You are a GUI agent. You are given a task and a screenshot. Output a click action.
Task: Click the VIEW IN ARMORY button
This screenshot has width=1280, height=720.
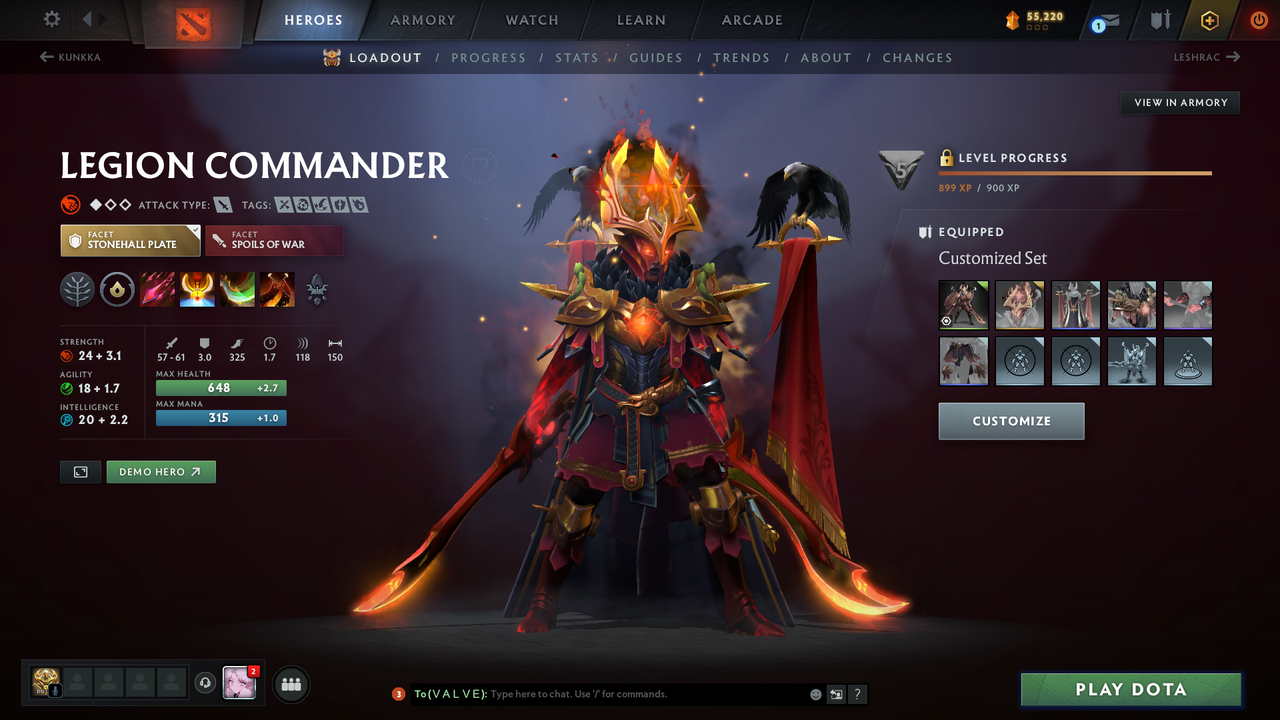(x=1179, y=102)
